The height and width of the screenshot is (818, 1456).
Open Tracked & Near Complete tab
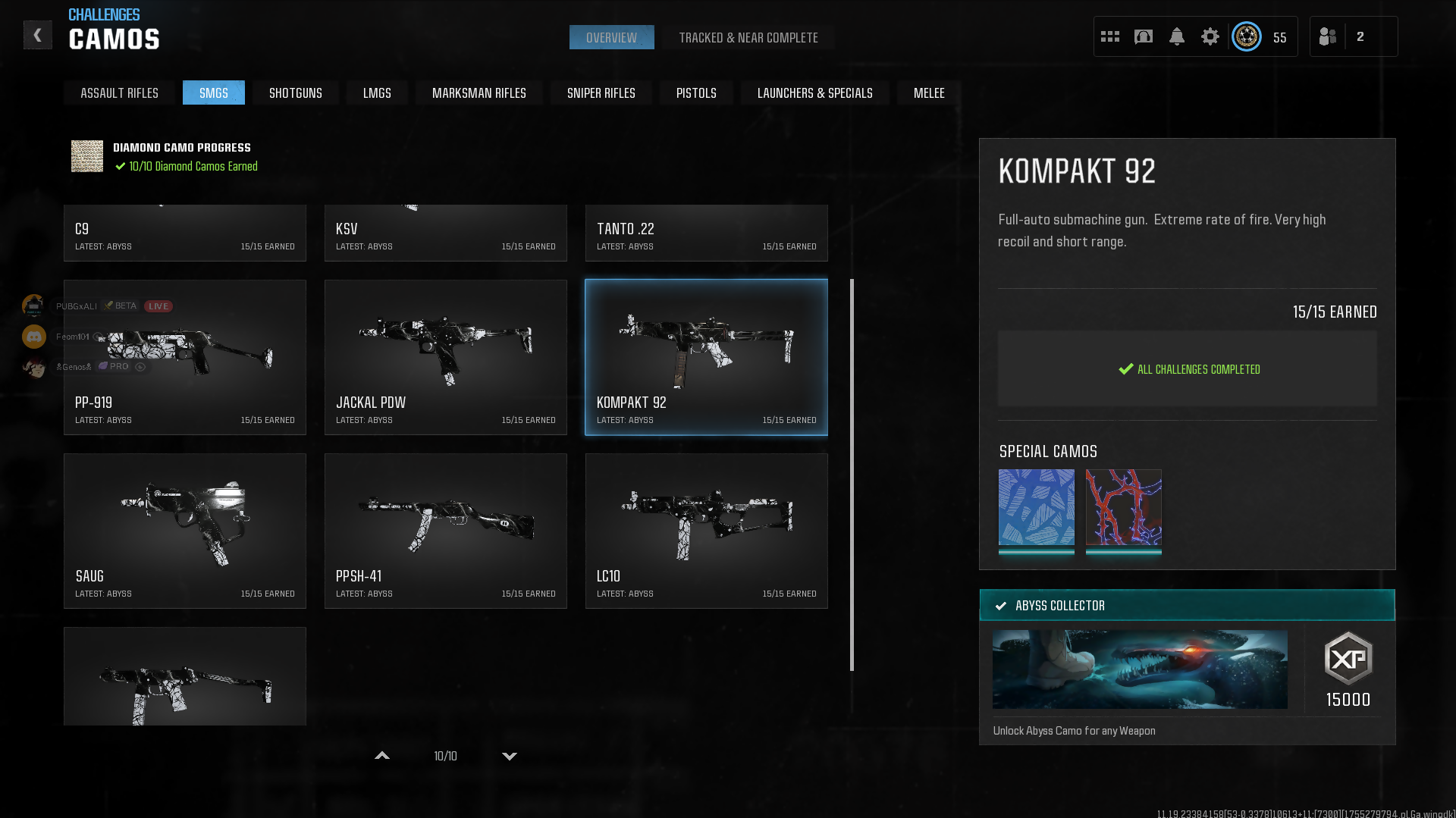(748, 38)
